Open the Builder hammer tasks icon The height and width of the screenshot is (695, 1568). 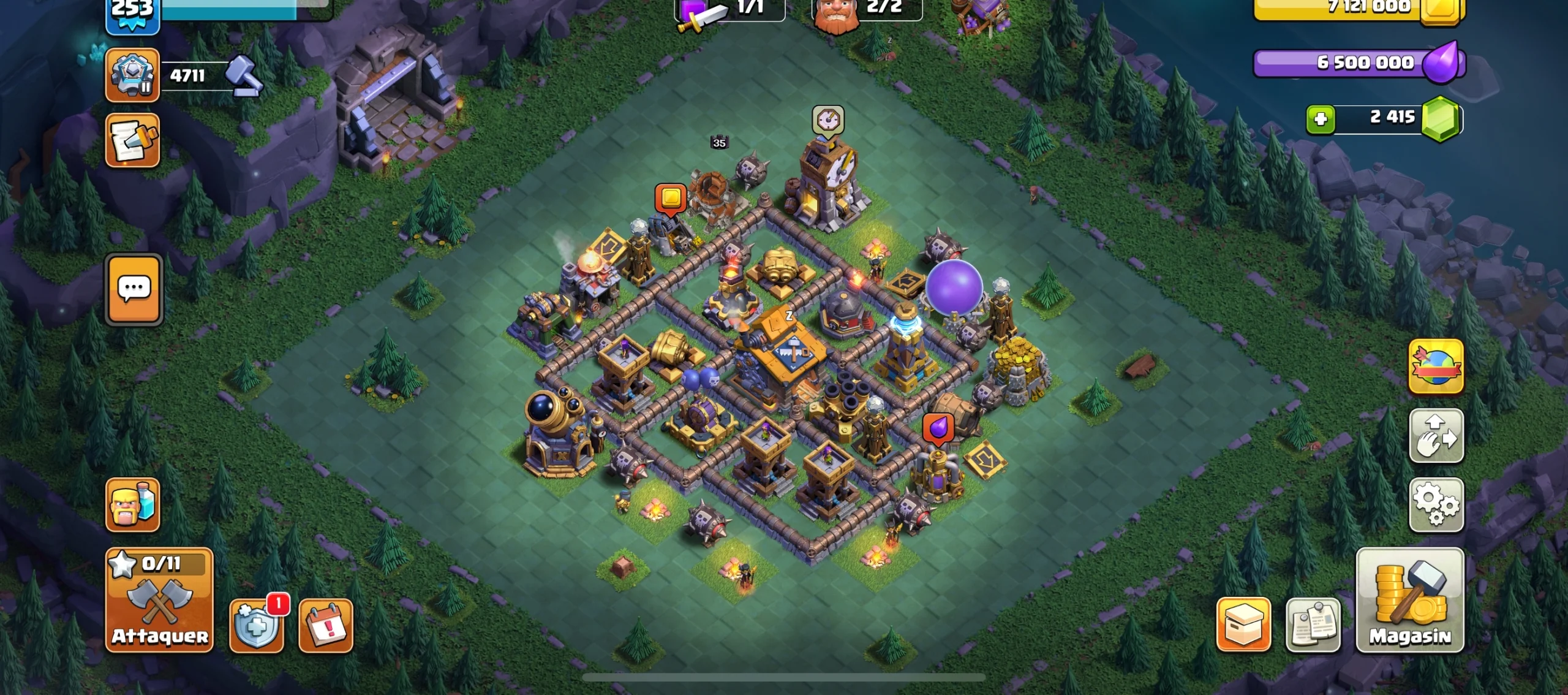[244, 75]
